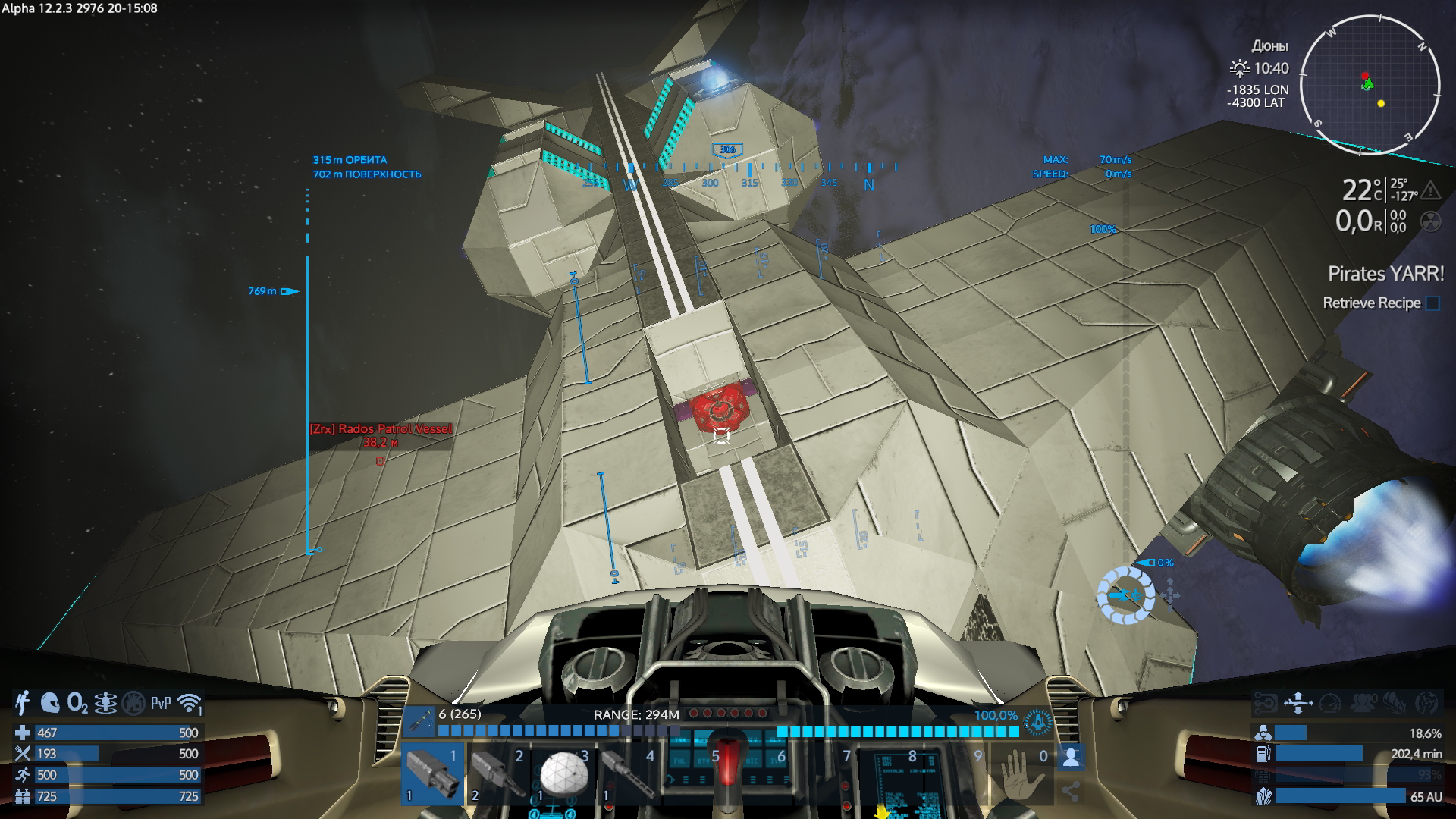Click the ship hover-direction arrows icon

tap(1298, 704)
